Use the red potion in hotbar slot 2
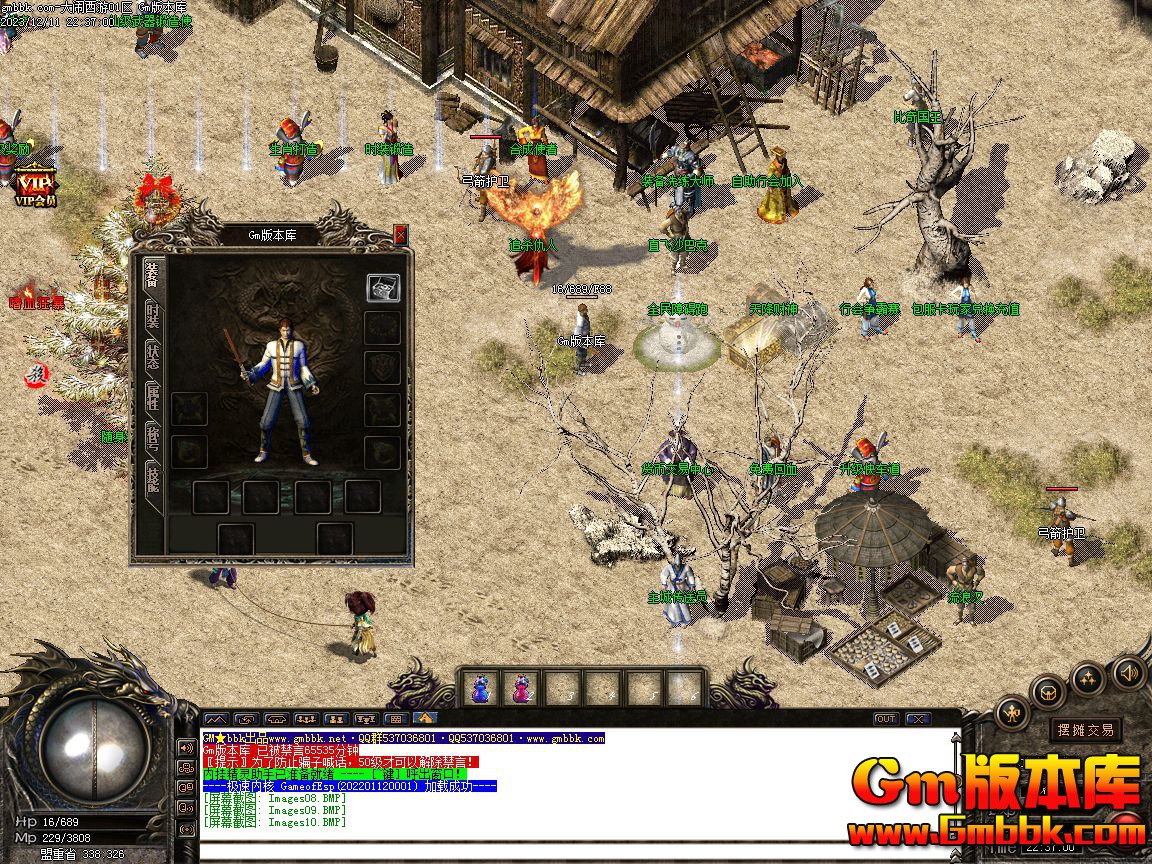The width and height of the screenshot is (1152, 864). pyautogui.click(x=522, y=688)
